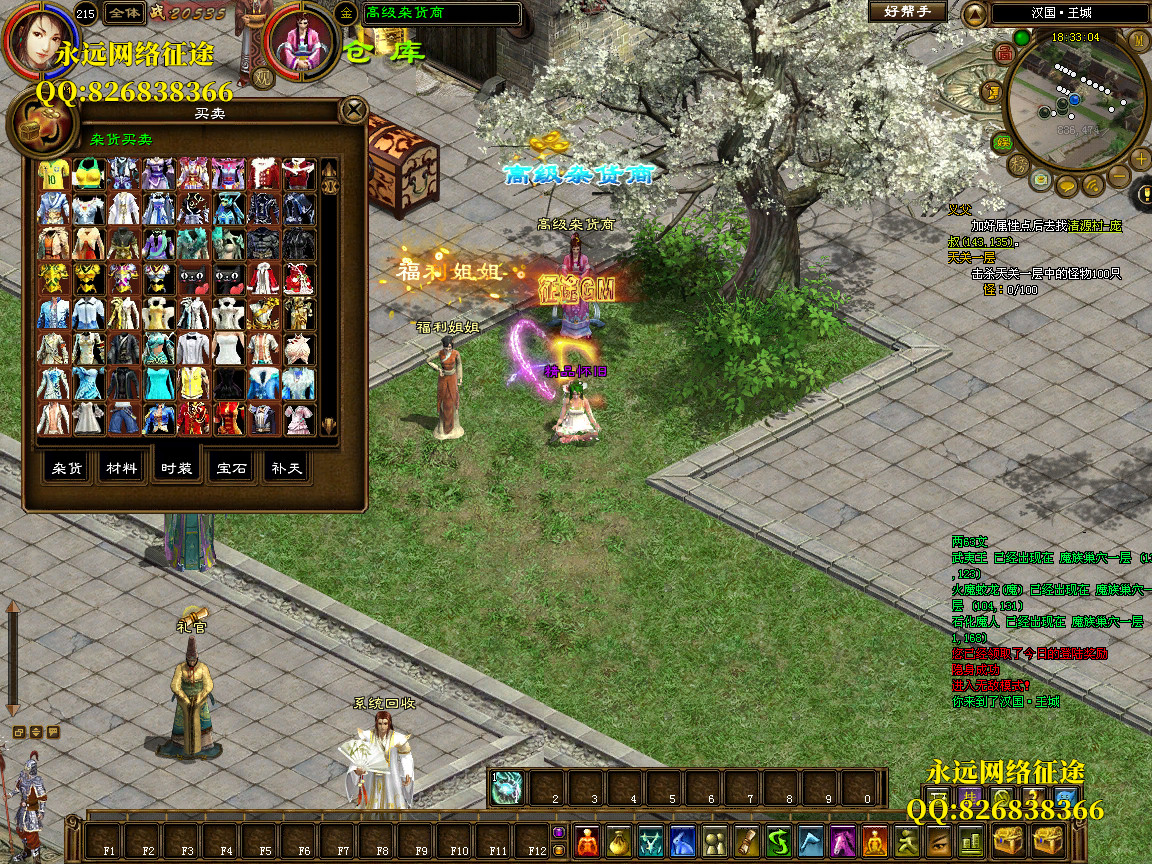Collapse the minimap with the triangle button
Image resolution: width=1152 pixels, height=864 pixels.
pos(974,14)
